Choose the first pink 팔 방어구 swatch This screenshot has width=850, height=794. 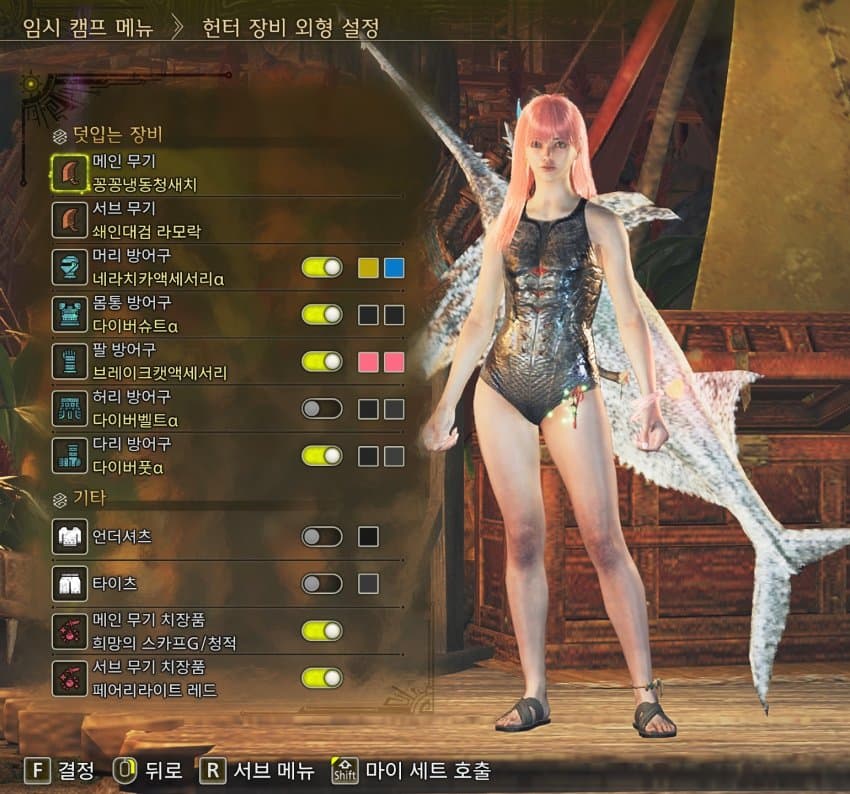[x=368, y=361]
